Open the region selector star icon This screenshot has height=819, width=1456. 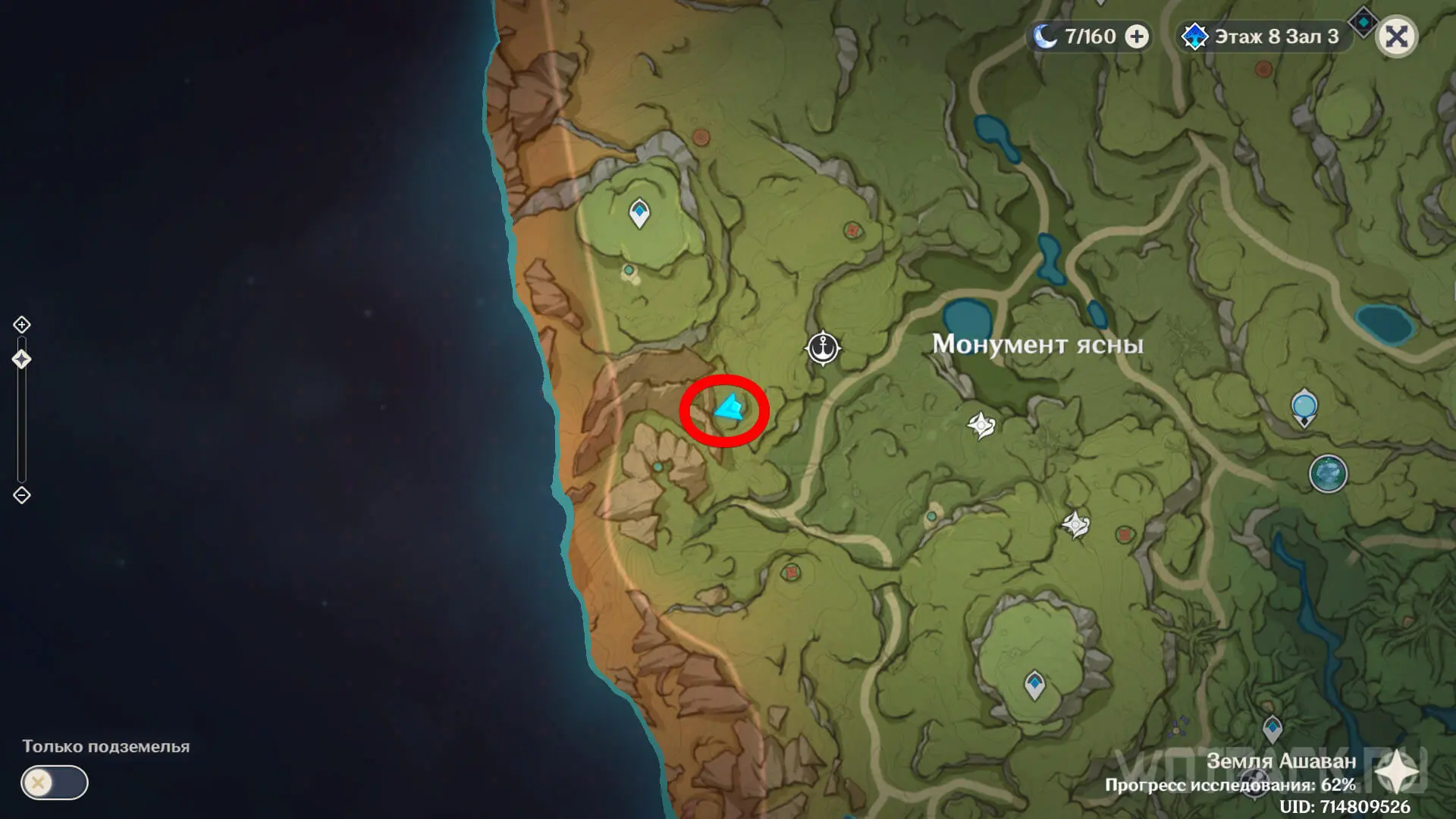(x=1396, y=773)
